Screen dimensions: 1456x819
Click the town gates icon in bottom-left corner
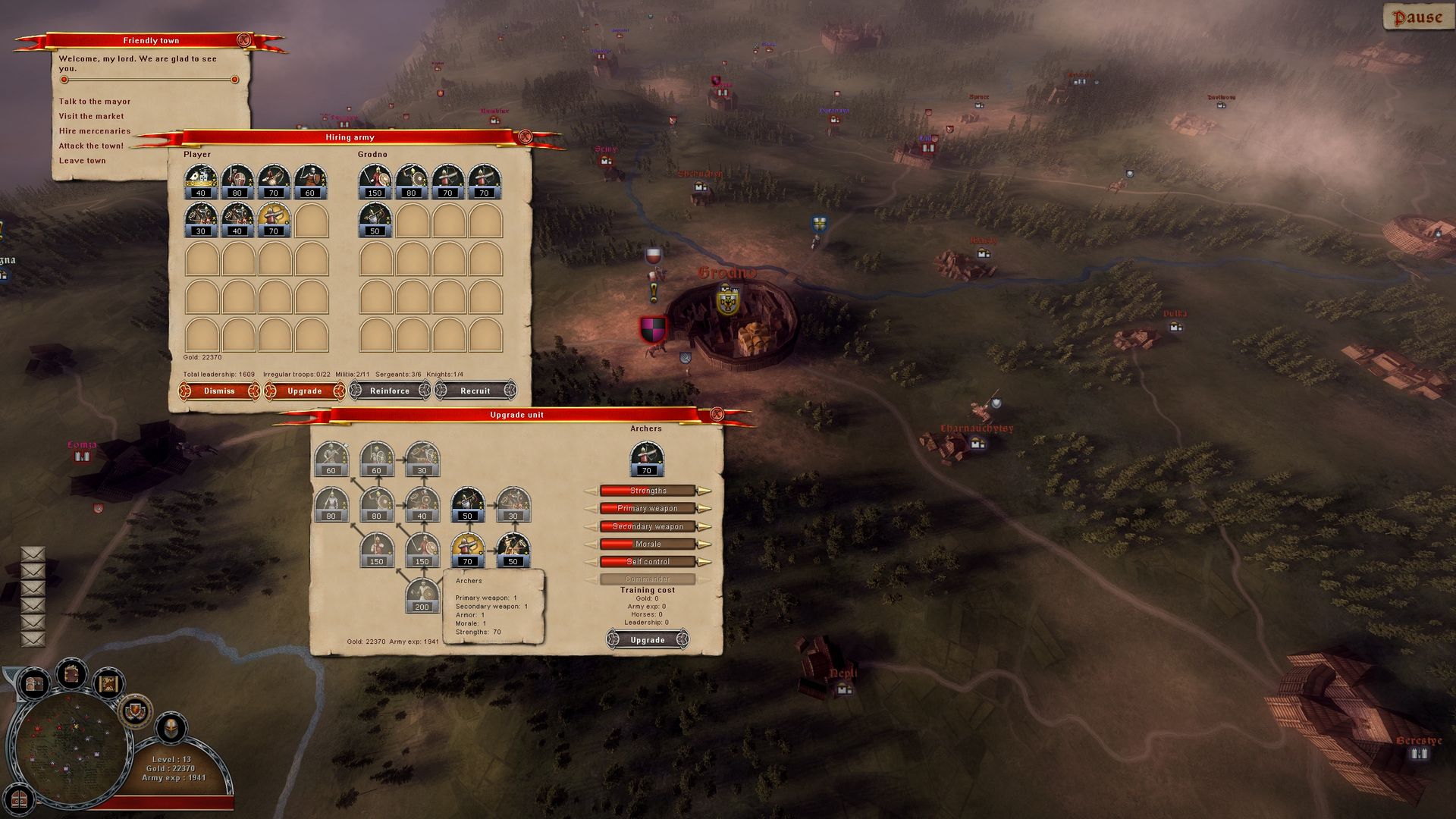coord(19,801)
